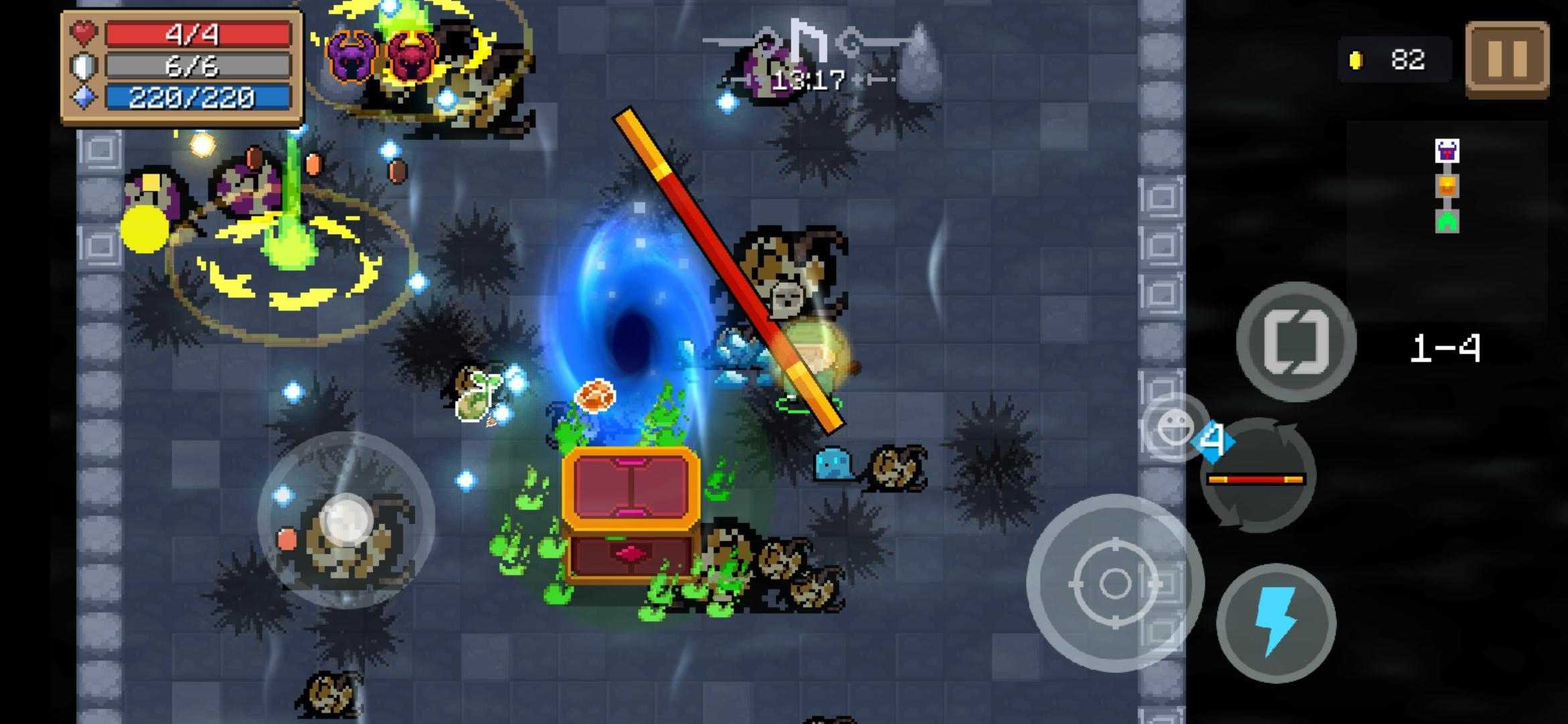1568x724 pixels.
Task: Open the dungeon room minimap
Action: tap(1447, 186)
